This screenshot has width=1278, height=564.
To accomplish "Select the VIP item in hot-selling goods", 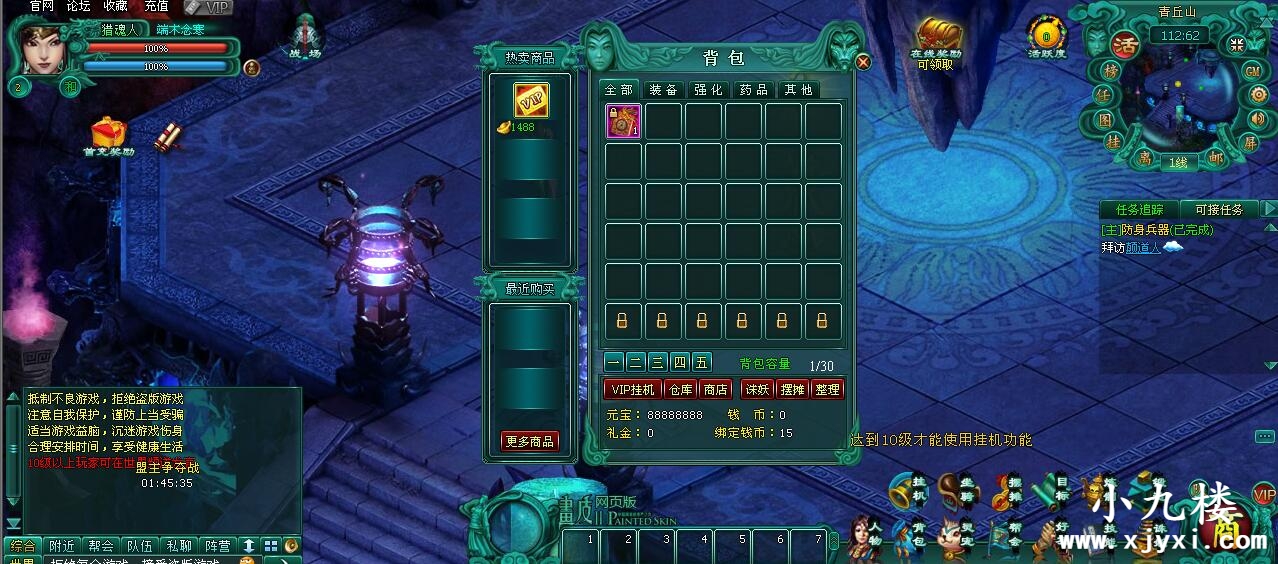I will (530, 101).
